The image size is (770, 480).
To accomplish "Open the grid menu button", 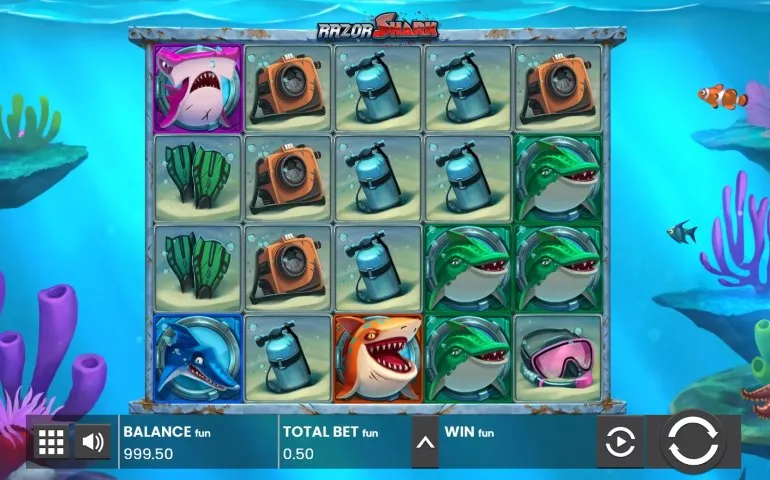I will pos(51,442).
